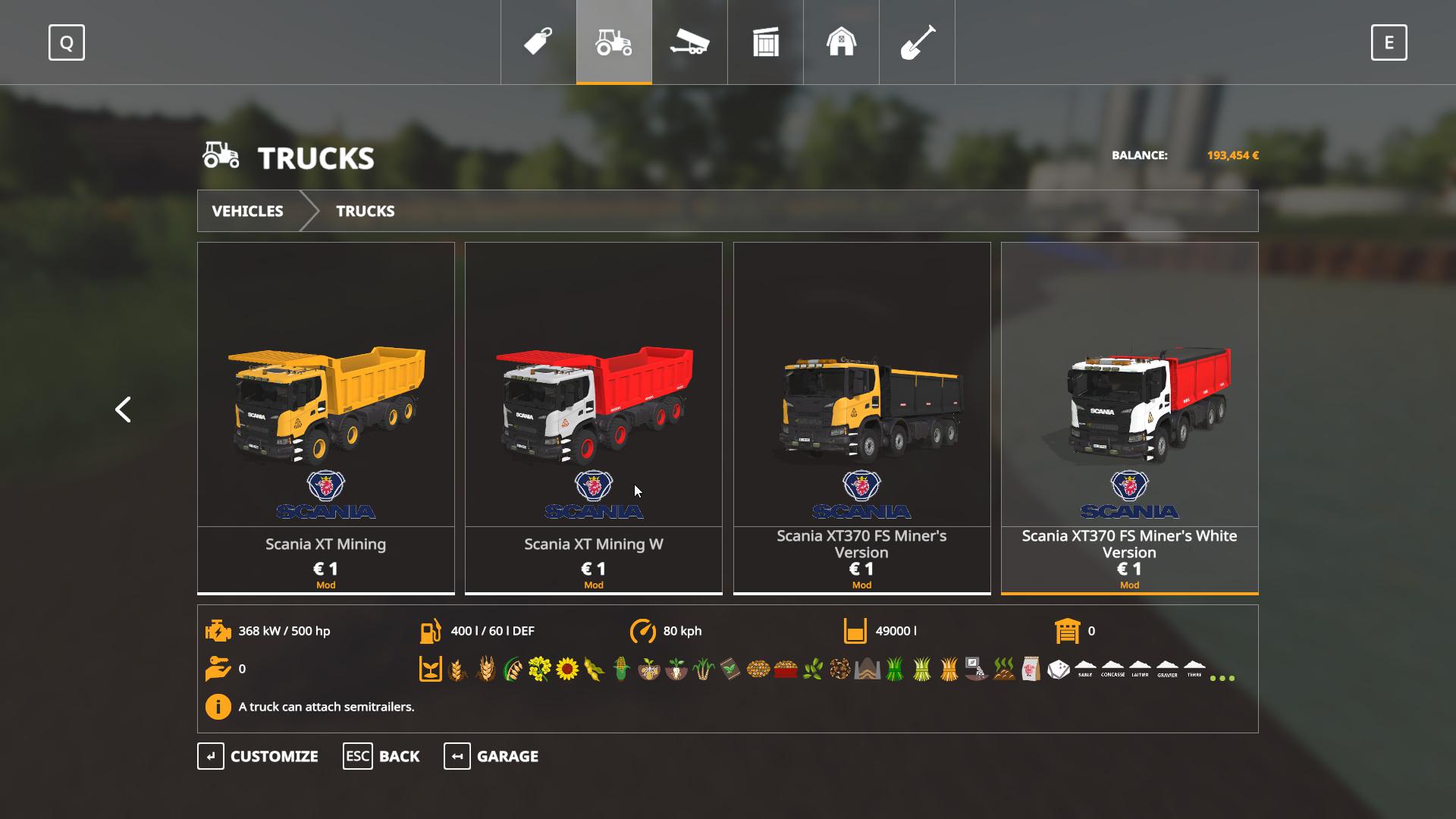Open the price tag shop category tab
This screenshot has height=819, width=1456.
click(538, 42)
